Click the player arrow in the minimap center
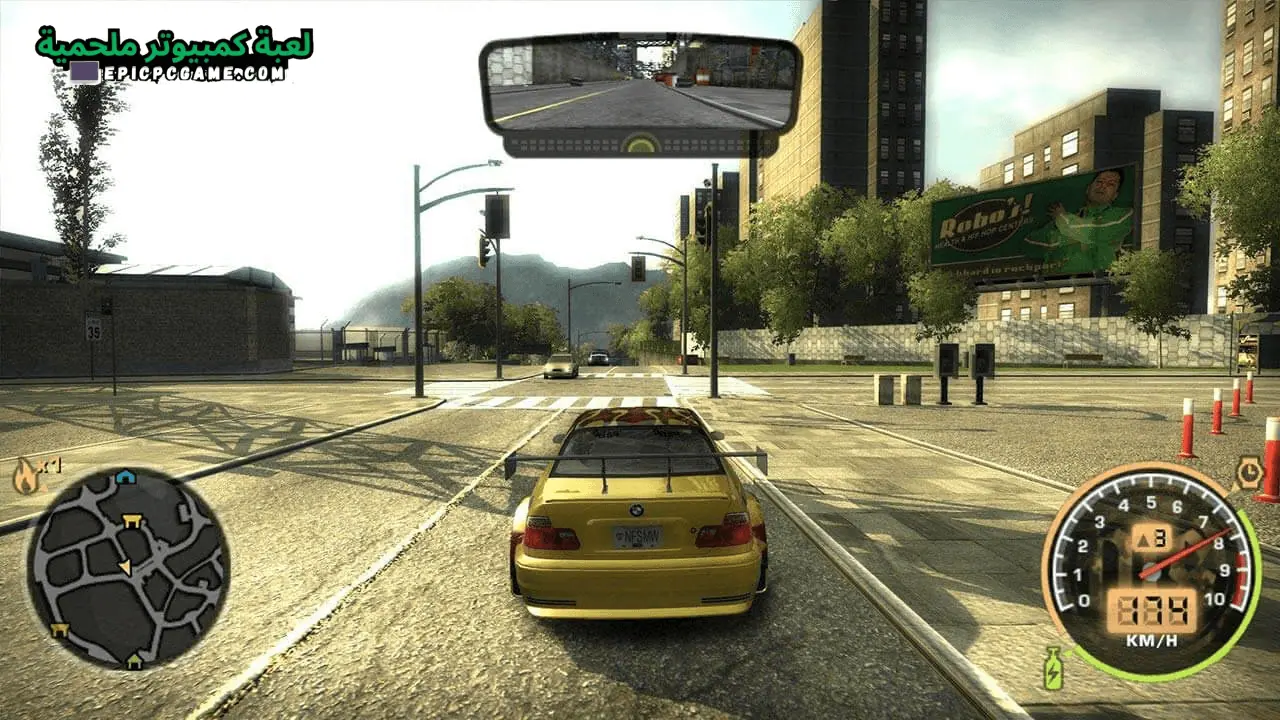The image size is (1280, 720). 126,566
